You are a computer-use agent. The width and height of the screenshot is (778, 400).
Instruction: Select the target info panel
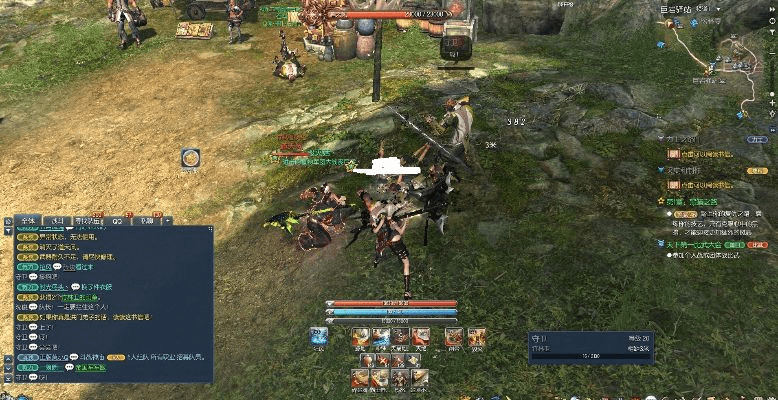[x=590, y=347]
